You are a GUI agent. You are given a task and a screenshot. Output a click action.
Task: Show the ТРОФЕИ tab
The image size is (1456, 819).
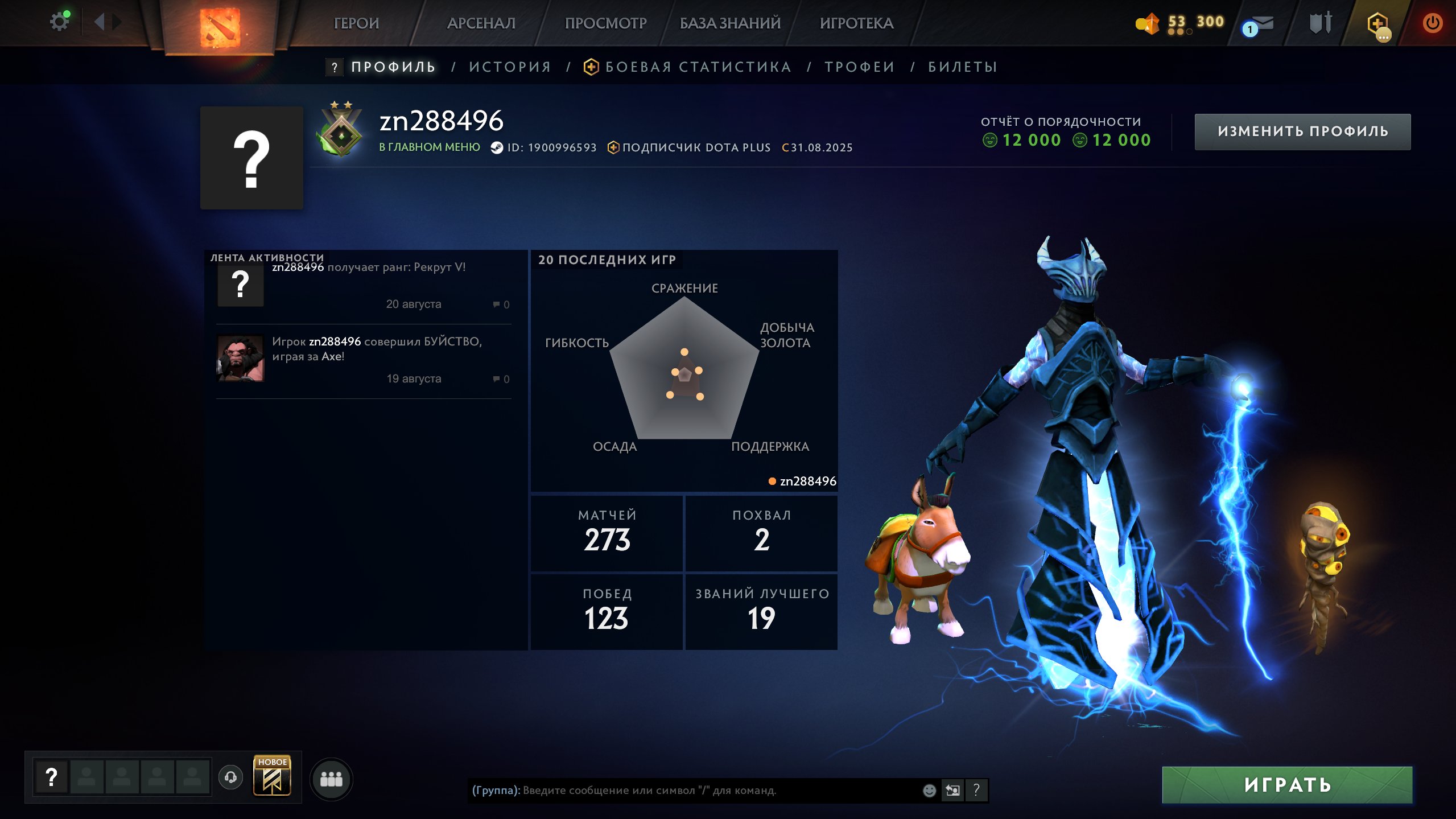pyautogui.click(x=860, y=67)
